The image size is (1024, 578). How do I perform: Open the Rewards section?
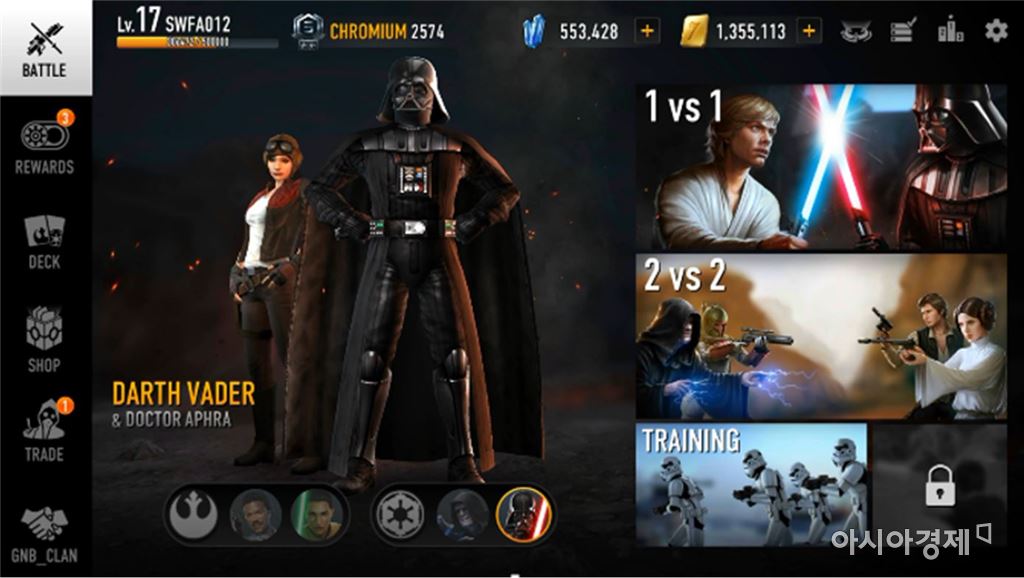(x=44, y=146)
